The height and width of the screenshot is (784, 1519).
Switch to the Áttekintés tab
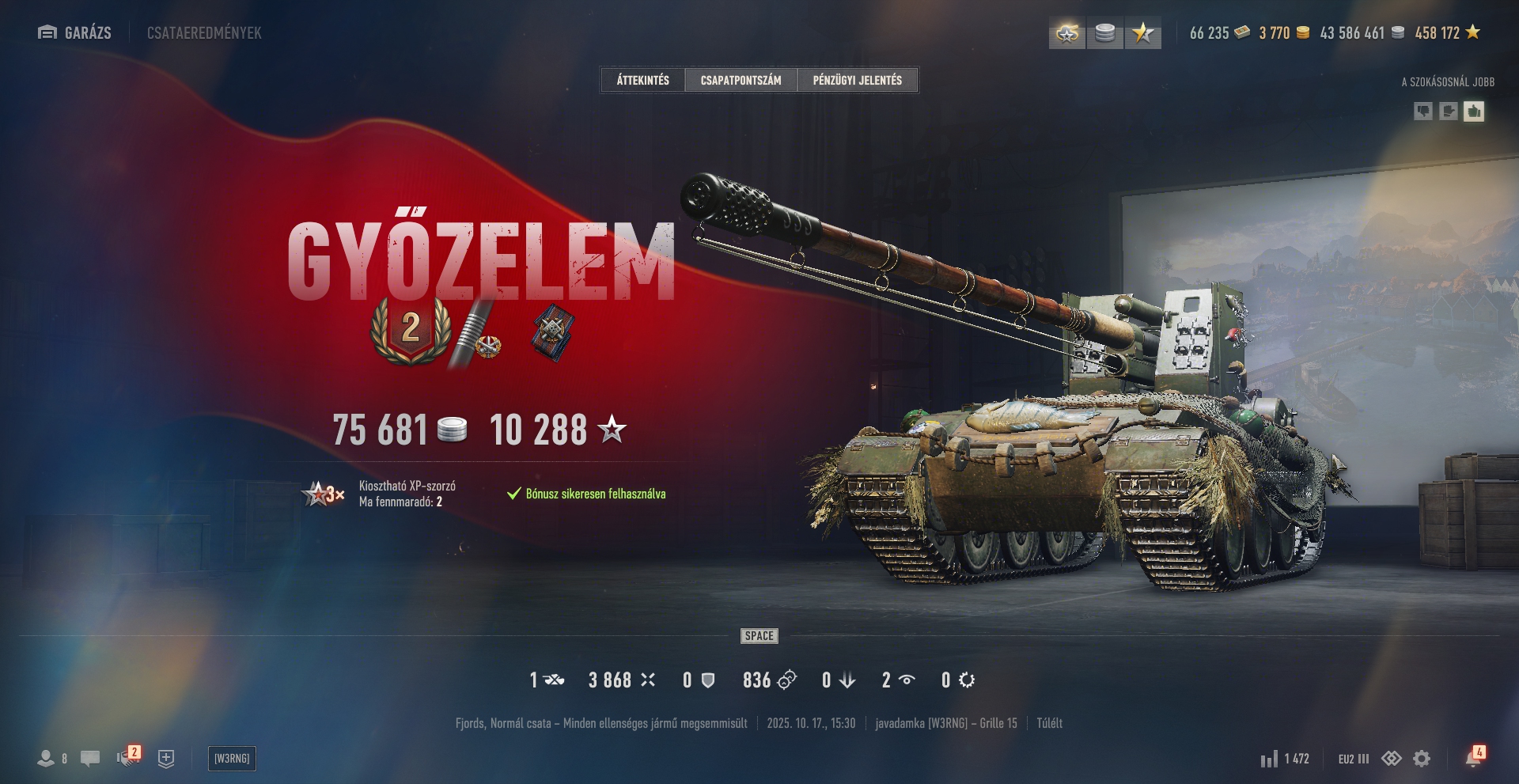(x=642, y=80)
